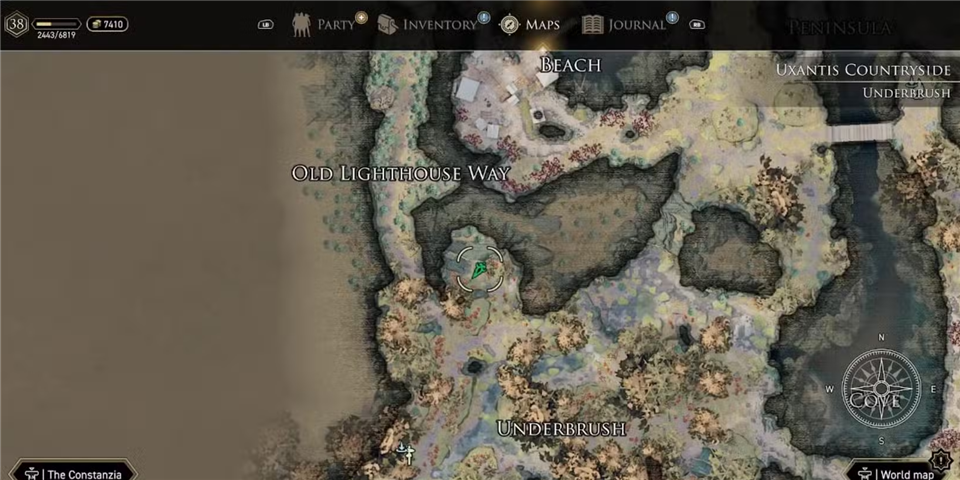Select the Maps tab
The height and width of the screenshot is (480, 960).
(x=530, y=24)
